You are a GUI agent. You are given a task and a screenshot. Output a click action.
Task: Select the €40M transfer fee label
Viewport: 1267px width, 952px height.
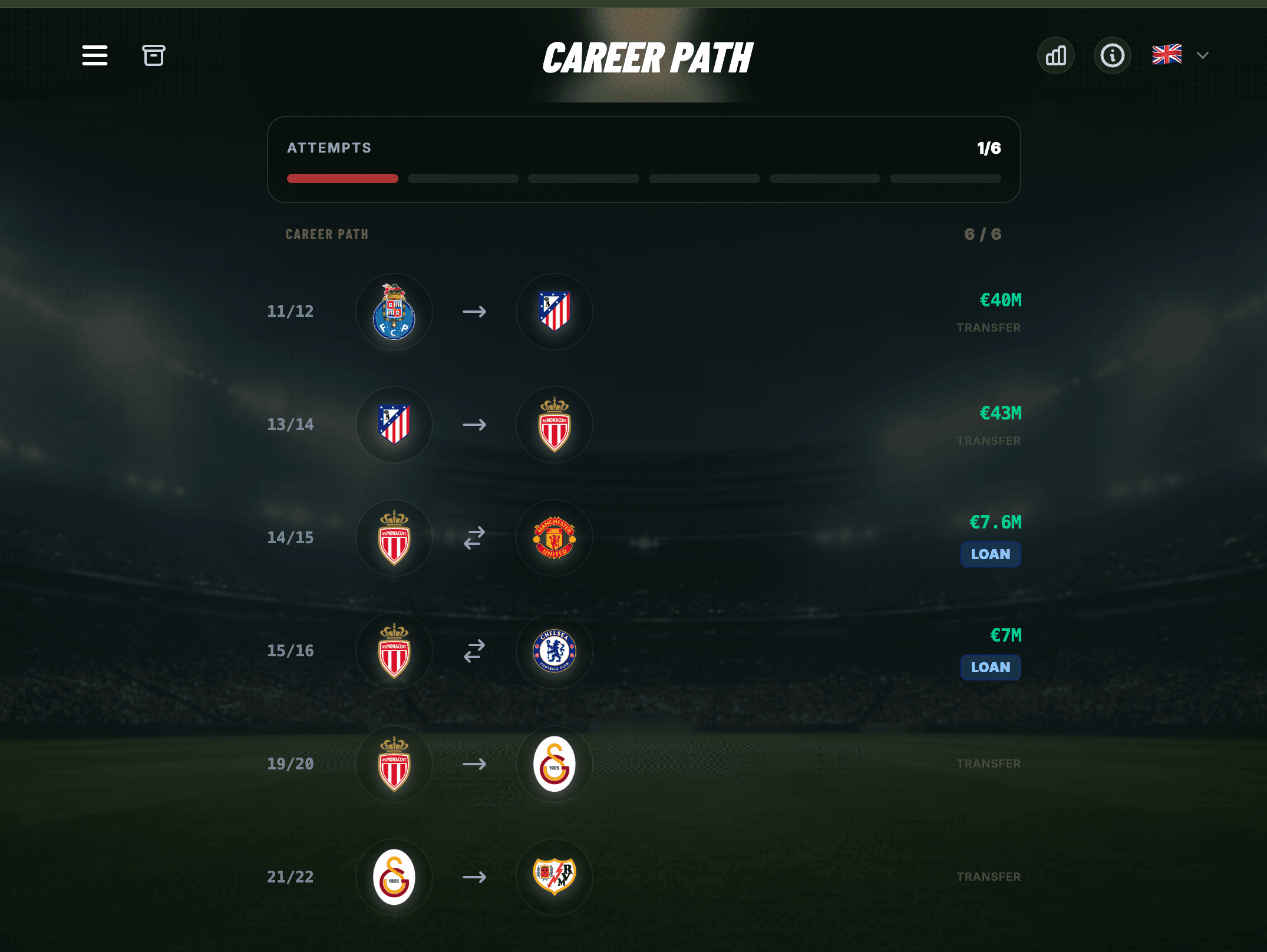[x=1000, y=300]
